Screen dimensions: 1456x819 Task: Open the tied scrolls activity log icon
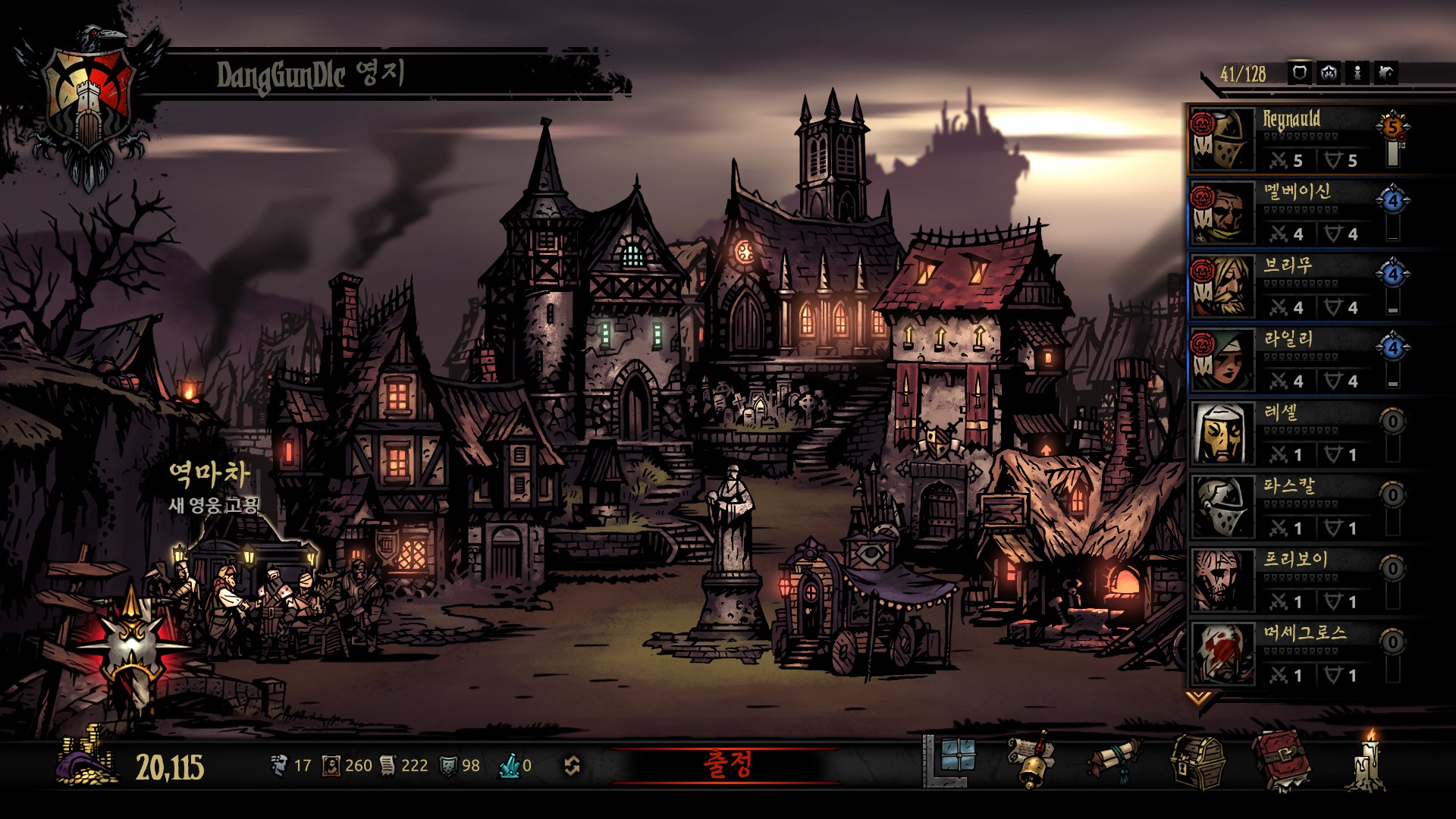[x=1114, y=761]
